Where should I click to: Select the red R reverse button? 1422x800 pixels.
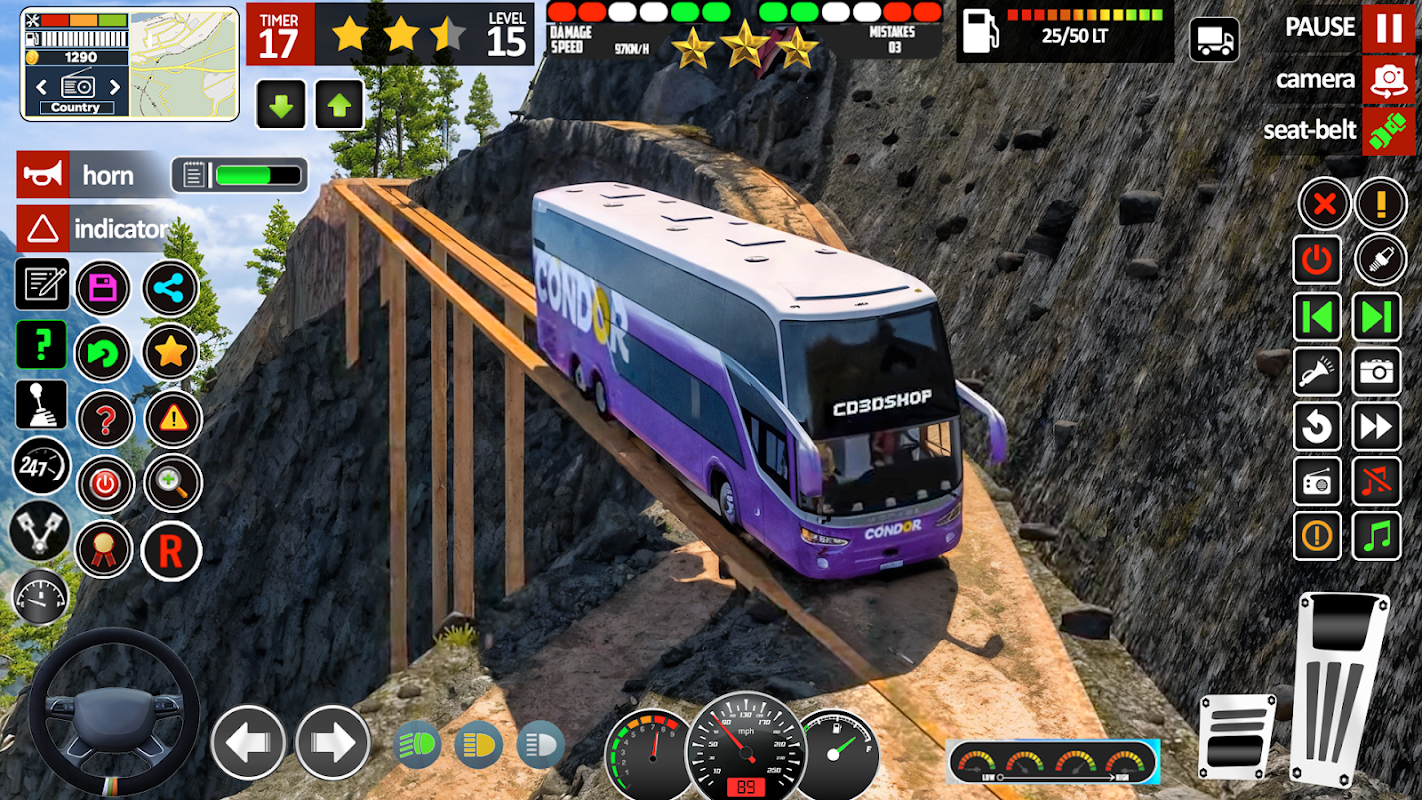pyautogui.click(x=171, y=551)
